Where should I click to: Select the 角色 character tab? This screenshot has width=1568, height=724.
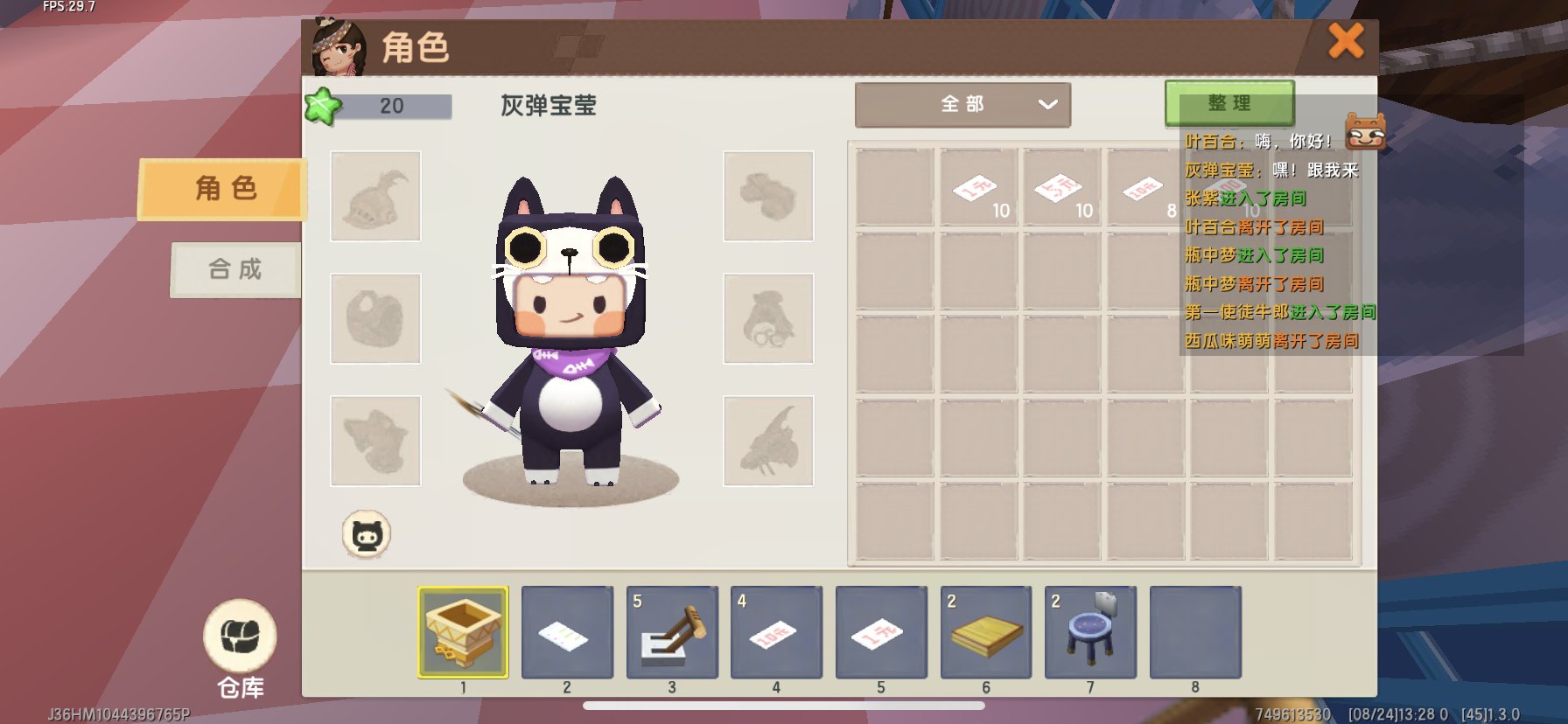(x=224, y=188)
